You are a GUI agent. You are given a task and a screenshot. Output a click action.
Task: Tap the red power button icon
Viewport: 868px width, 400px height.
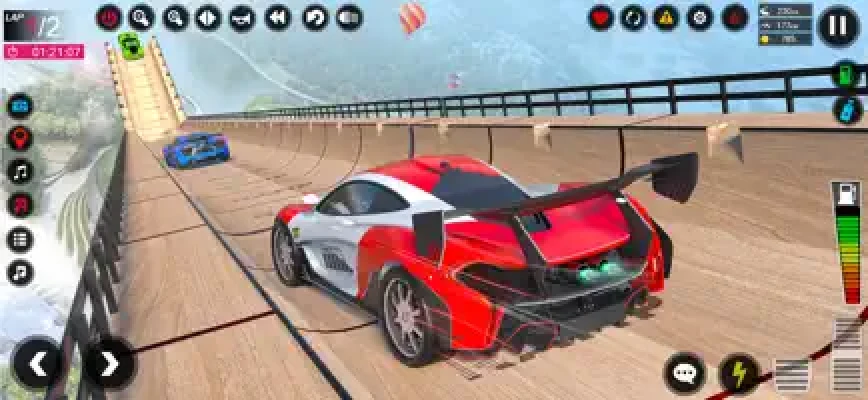[109, 17]
